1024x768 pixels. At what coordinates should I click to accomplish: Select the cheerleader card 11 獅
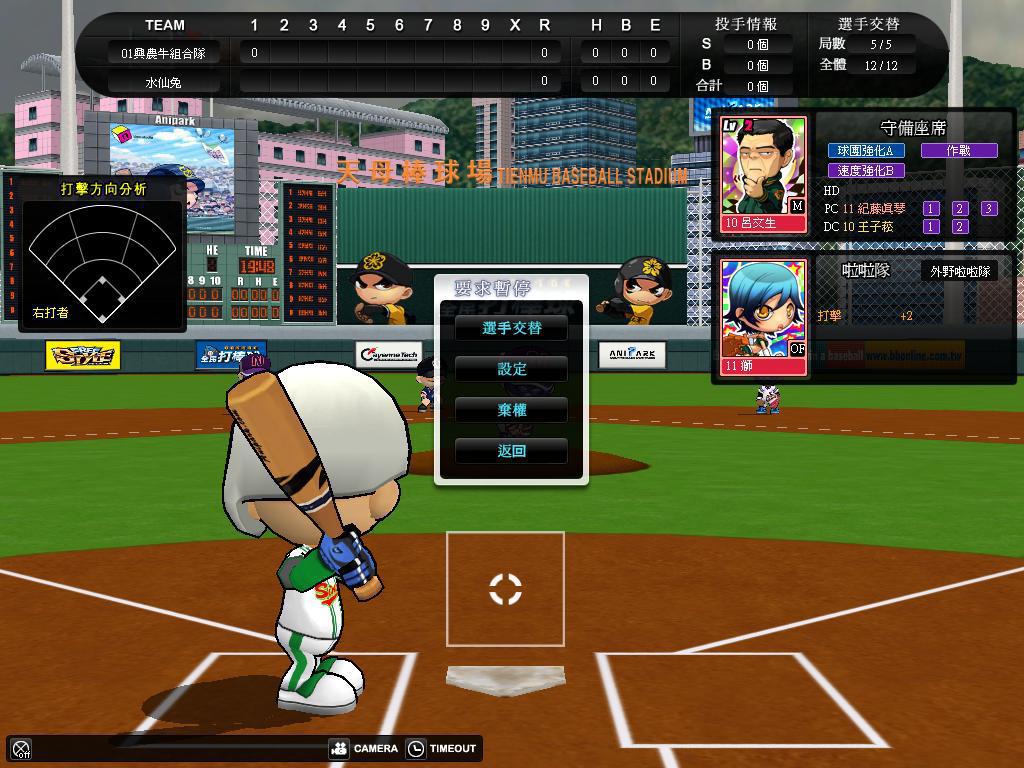coord(764,318)
